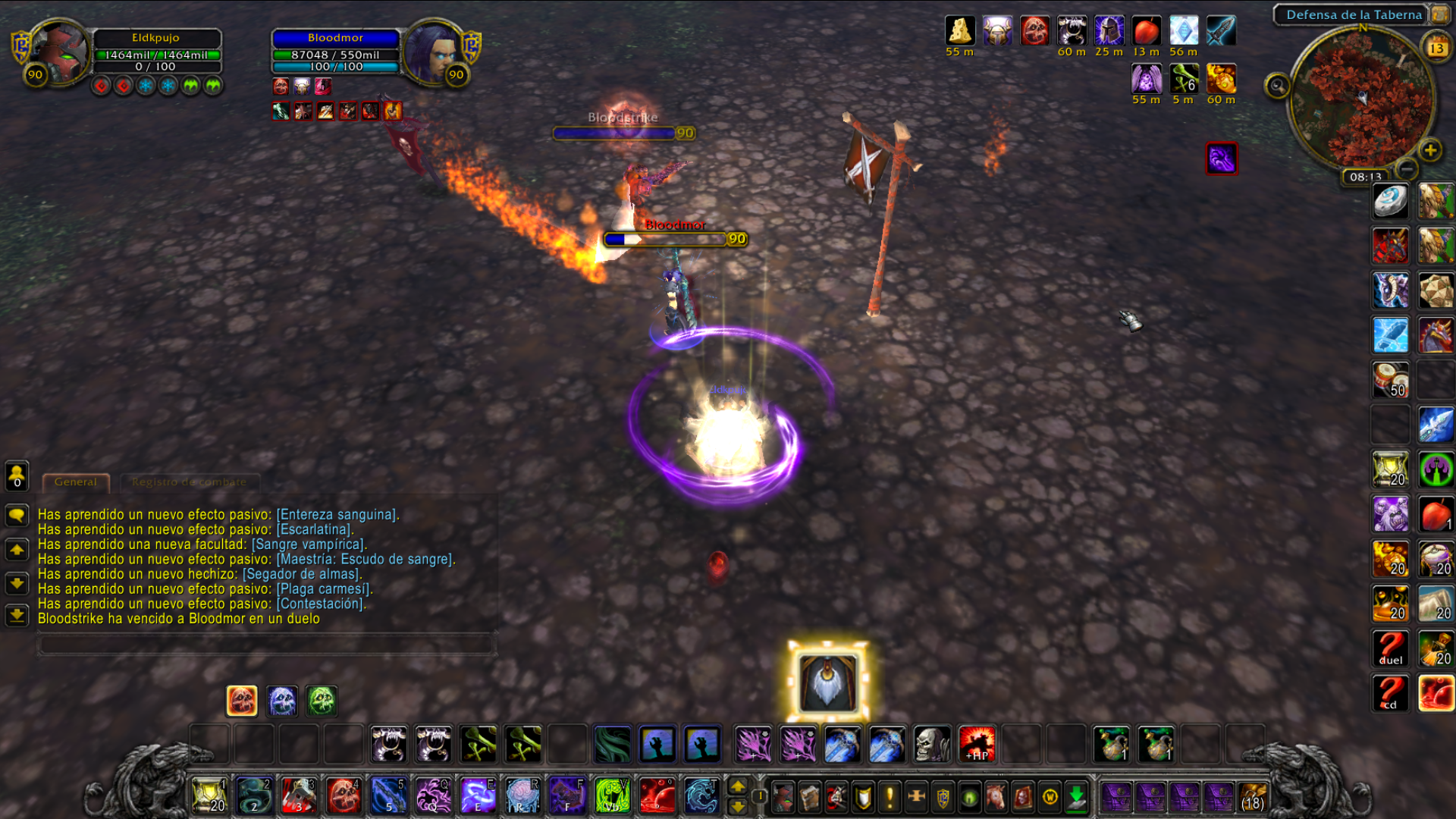Select Eldkpujo's player portrait
Image resolution: width=1456 pixels, height=819 pixels.
click(x=59, y=52)
